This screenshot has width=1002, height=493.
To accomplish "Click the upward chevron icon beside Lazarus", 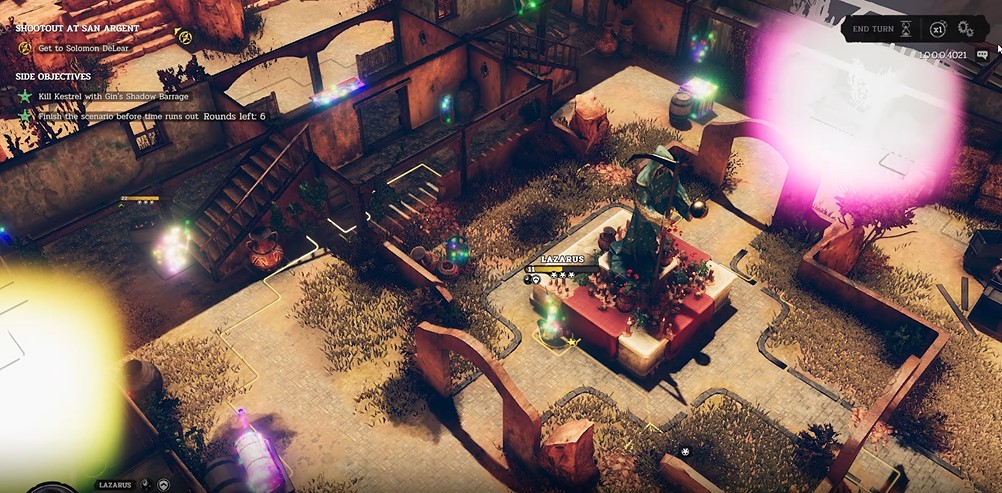I will pyautogui.click(x=164, y=485).
